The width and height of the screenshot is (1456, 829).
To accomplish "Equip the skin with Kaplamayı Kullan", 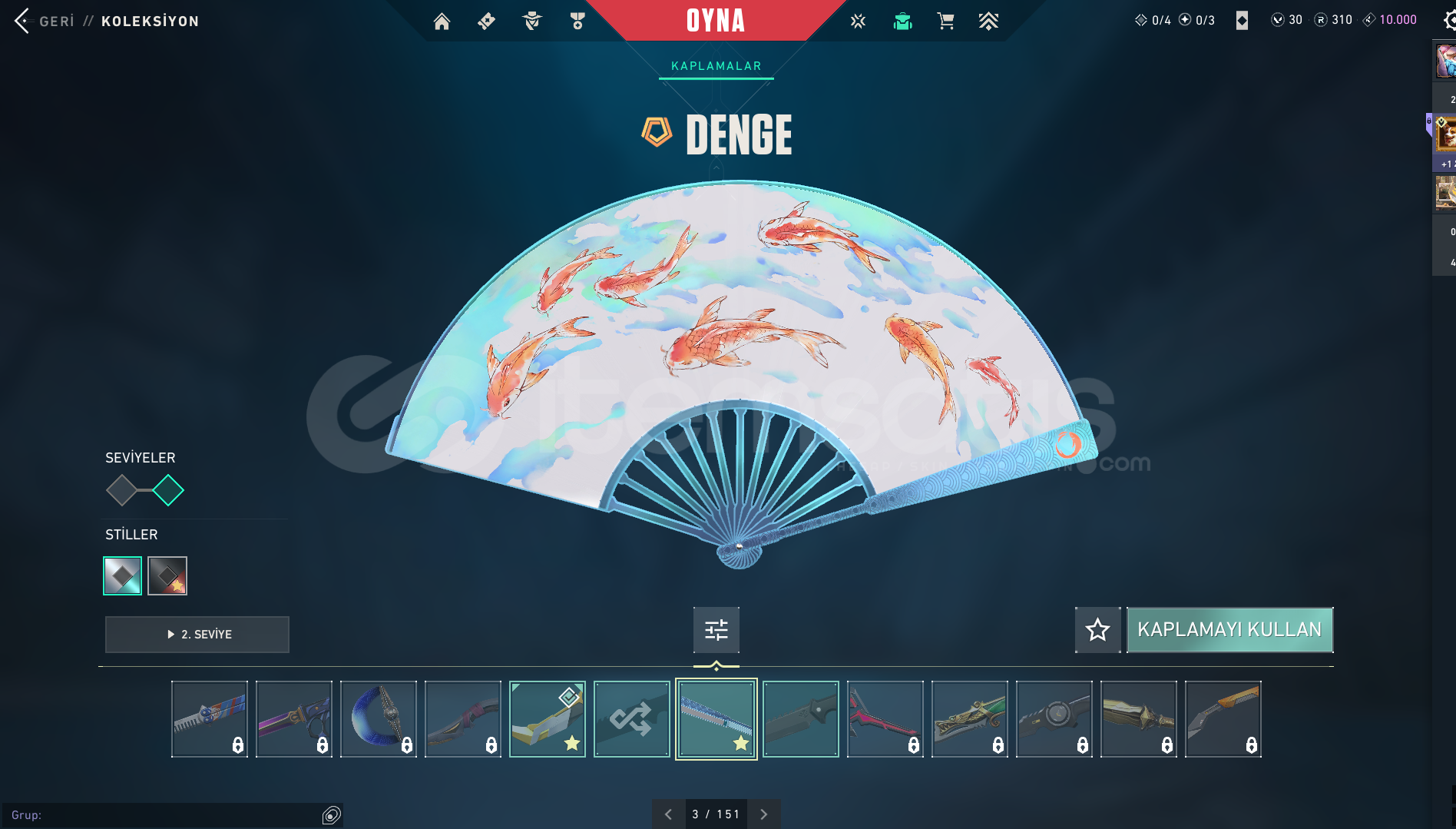I will coord(1229,630).
